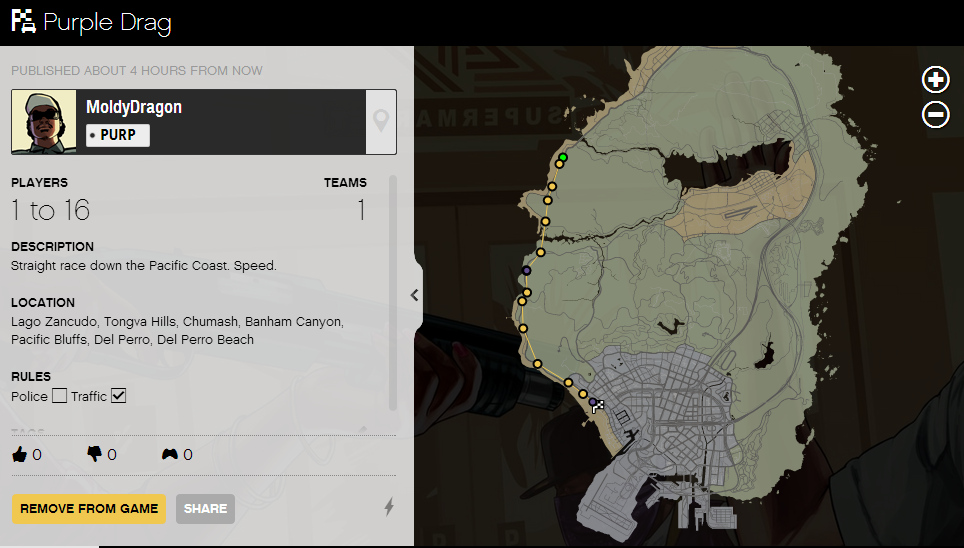Click the lightning bolt icon
Screen dimensions: 964x548
pyautogui.click(x=389, y=508)
